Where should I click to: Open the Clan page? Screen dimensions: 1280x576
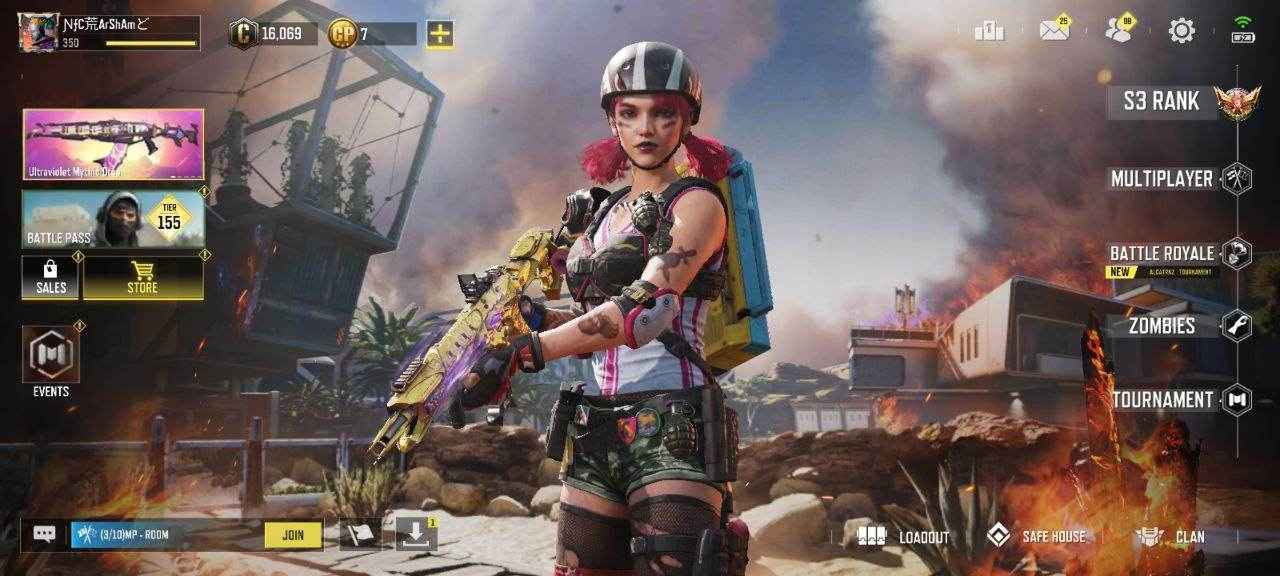coord(1172,537)
